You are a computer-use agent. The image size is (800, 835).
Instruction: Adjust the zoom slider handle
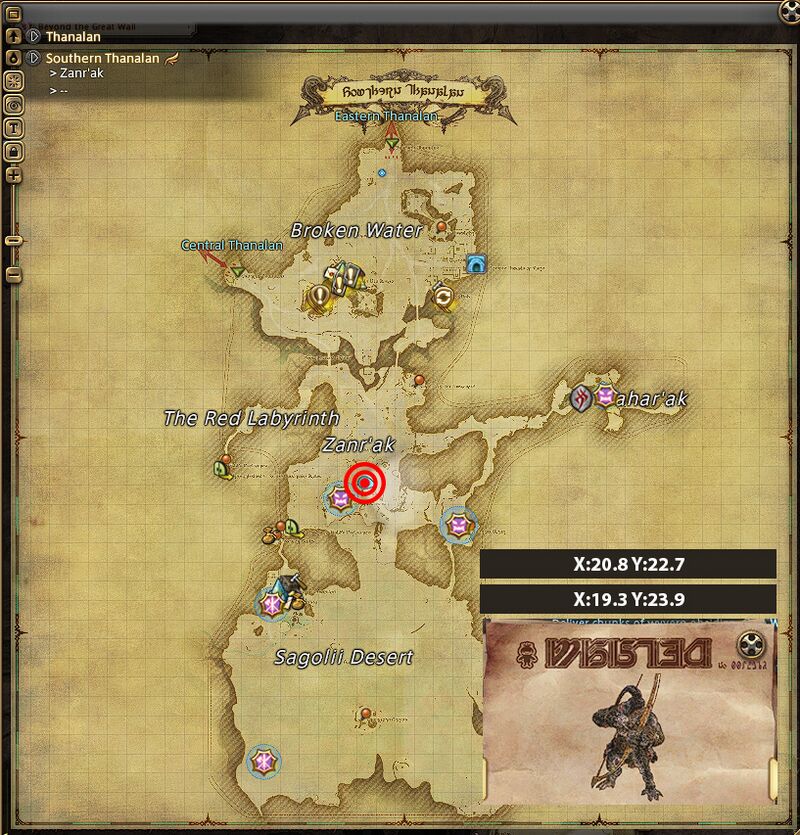[14, 240]
